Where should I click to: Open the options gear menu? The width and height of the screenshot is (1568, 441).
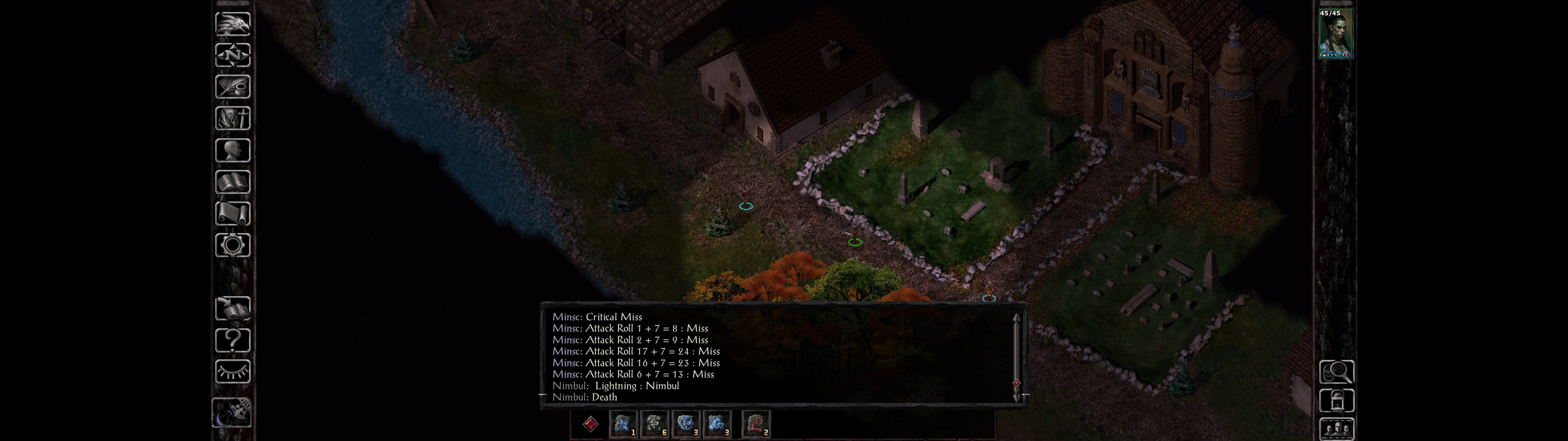click(232, 246)
